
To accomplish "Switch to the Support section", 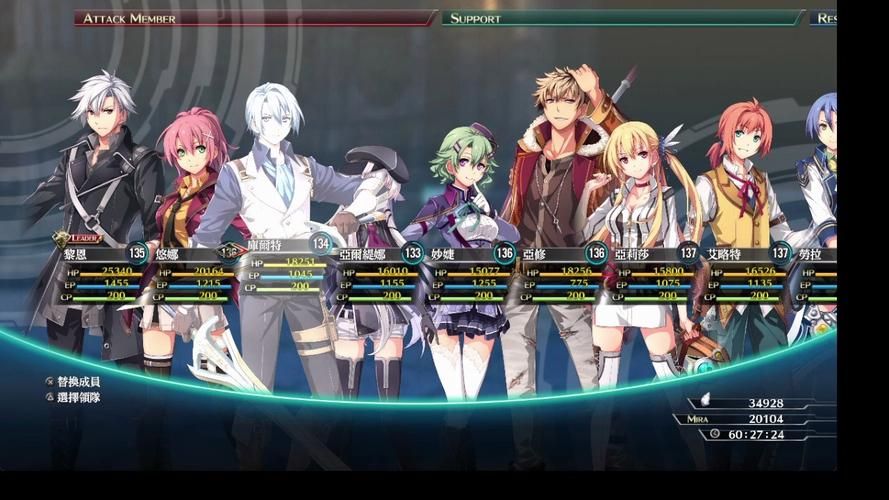I will pyautogui.click(x=622, y=18).
